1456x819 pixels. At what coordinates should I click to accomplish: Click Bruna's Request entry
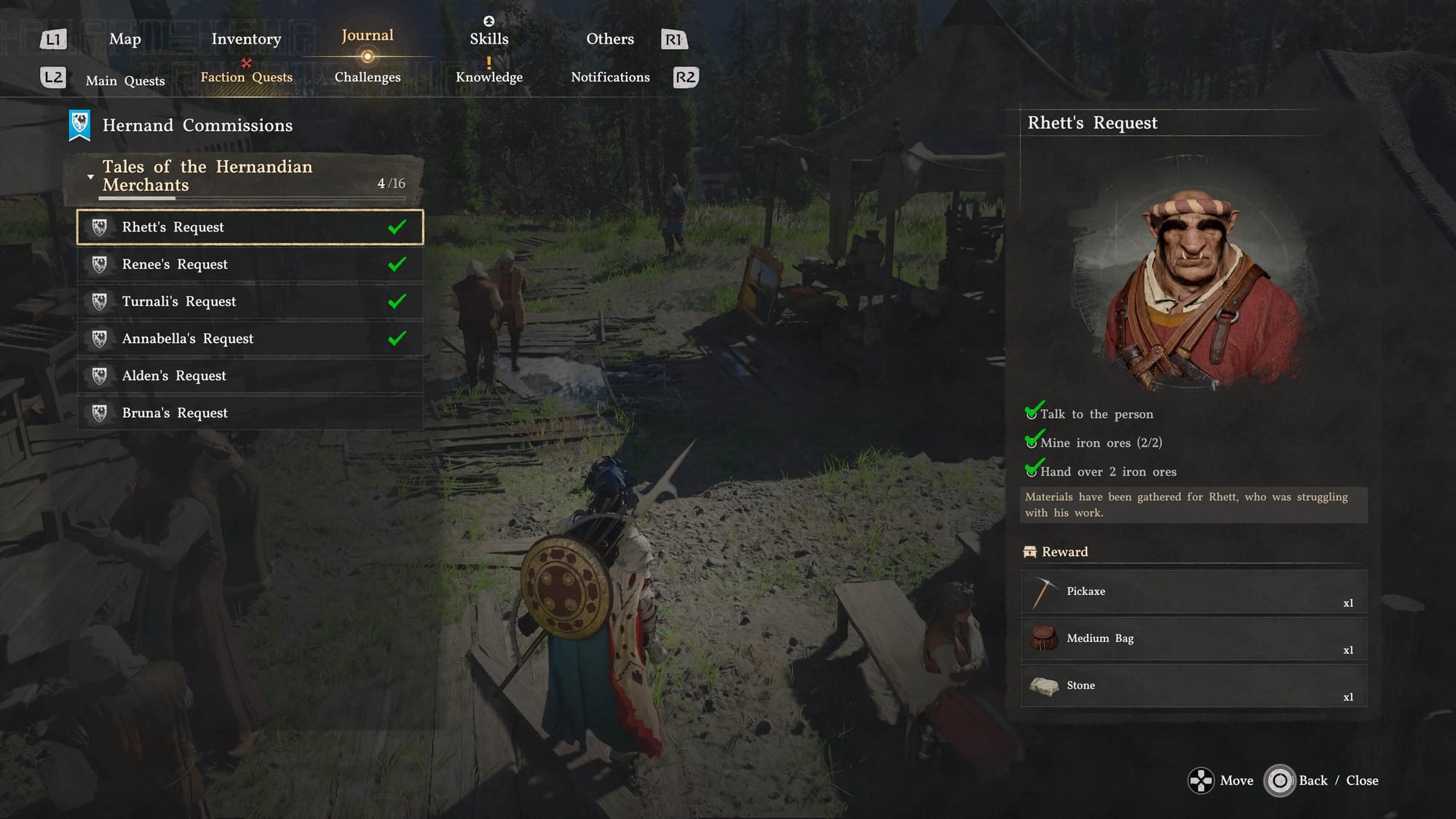250,413
